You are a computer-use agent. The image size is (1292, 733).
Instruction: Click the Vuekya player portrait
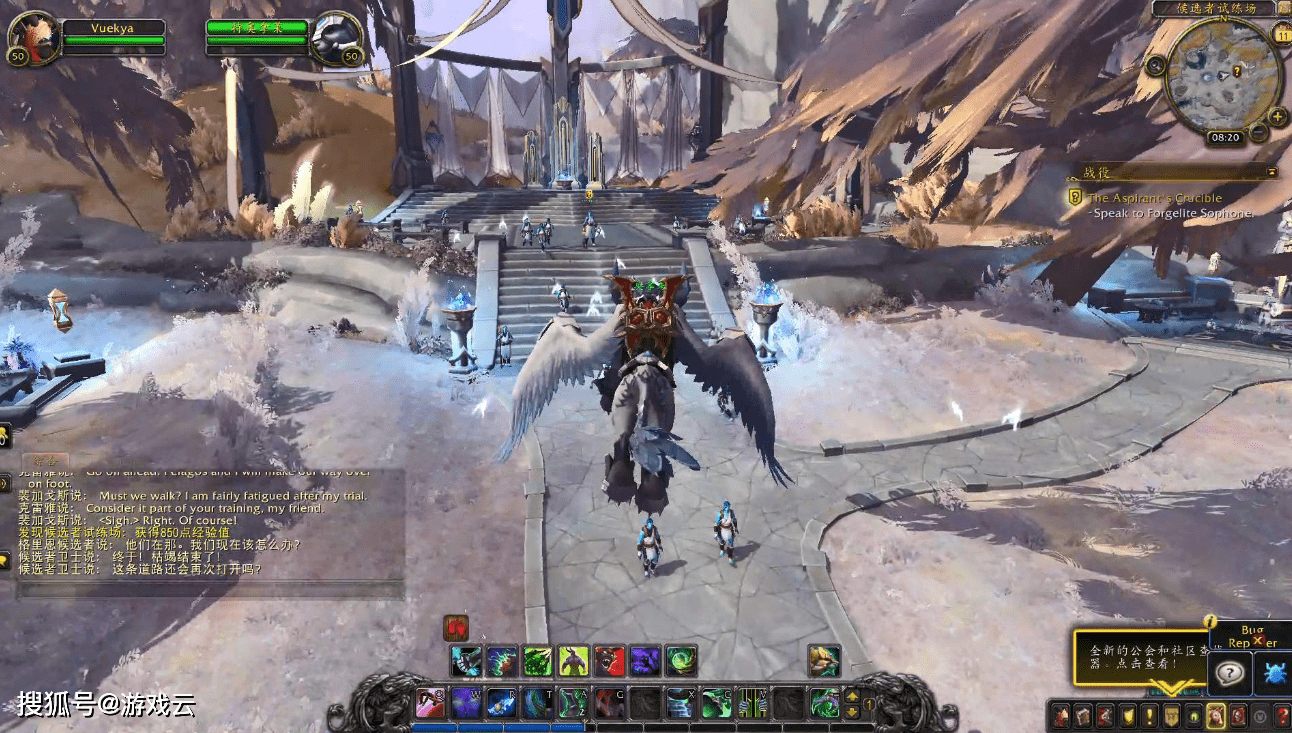pyautogui.click(x=32, y=38)
